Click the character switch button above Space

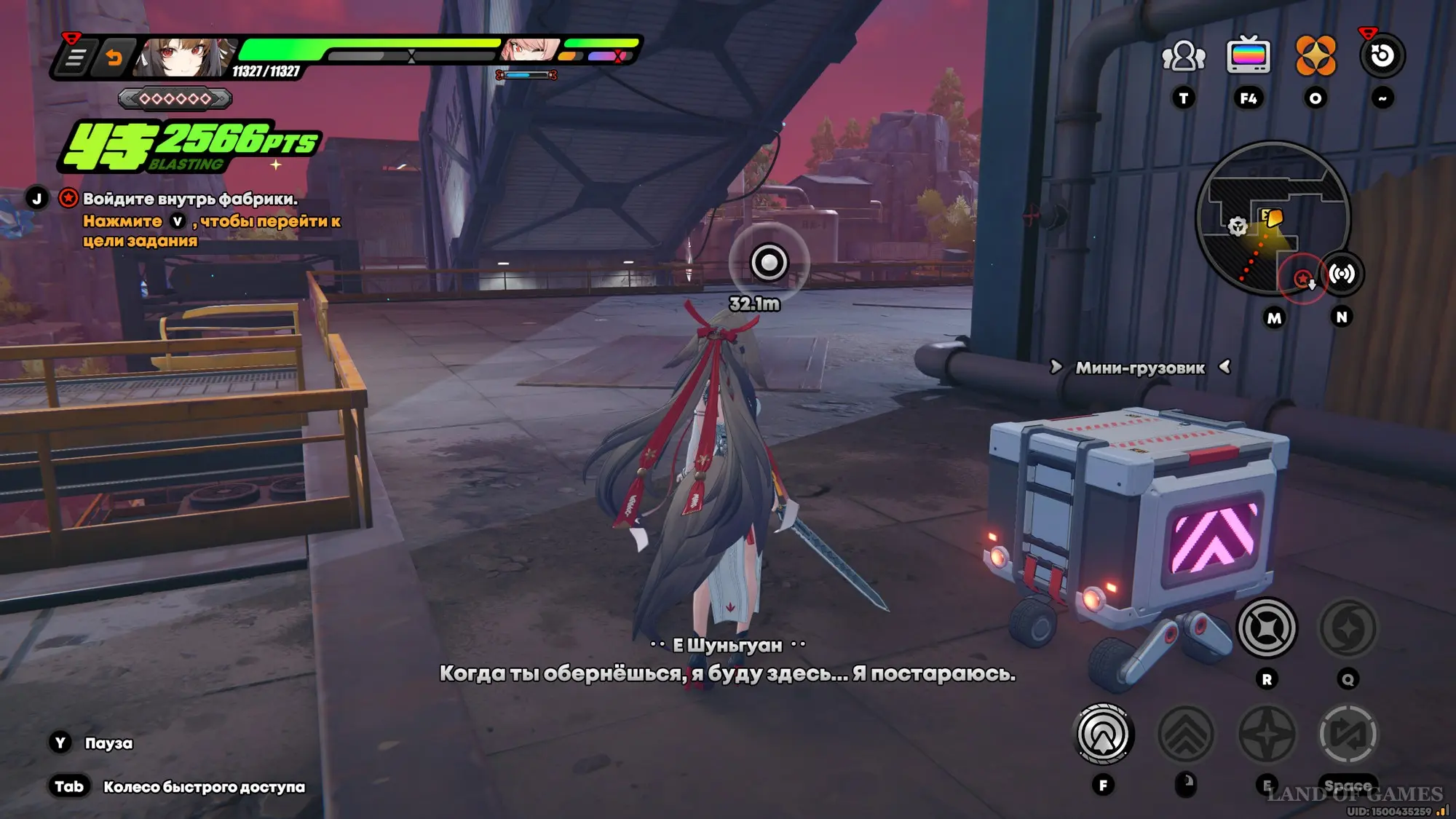click(1348, 735)
